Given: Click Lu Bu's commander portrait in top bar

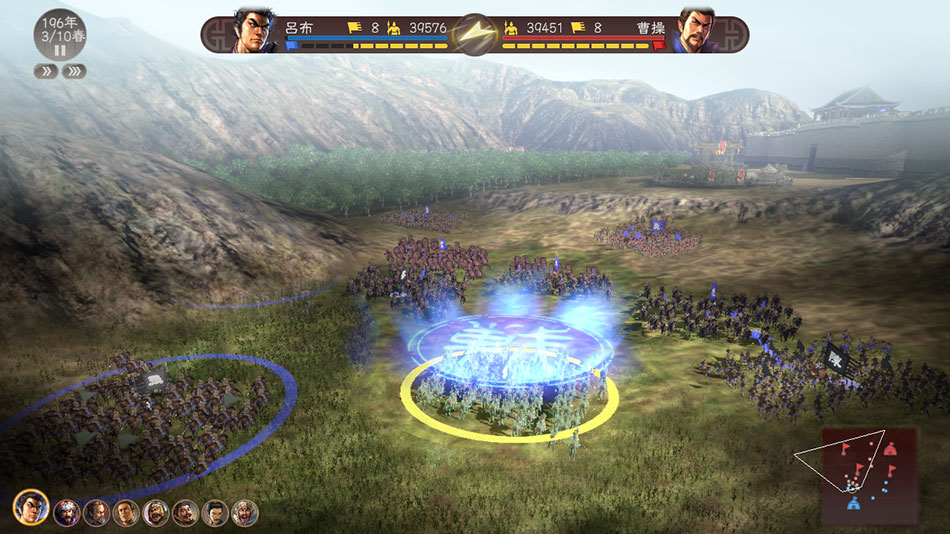Looking at the screenshot, I should click(254, 32).
